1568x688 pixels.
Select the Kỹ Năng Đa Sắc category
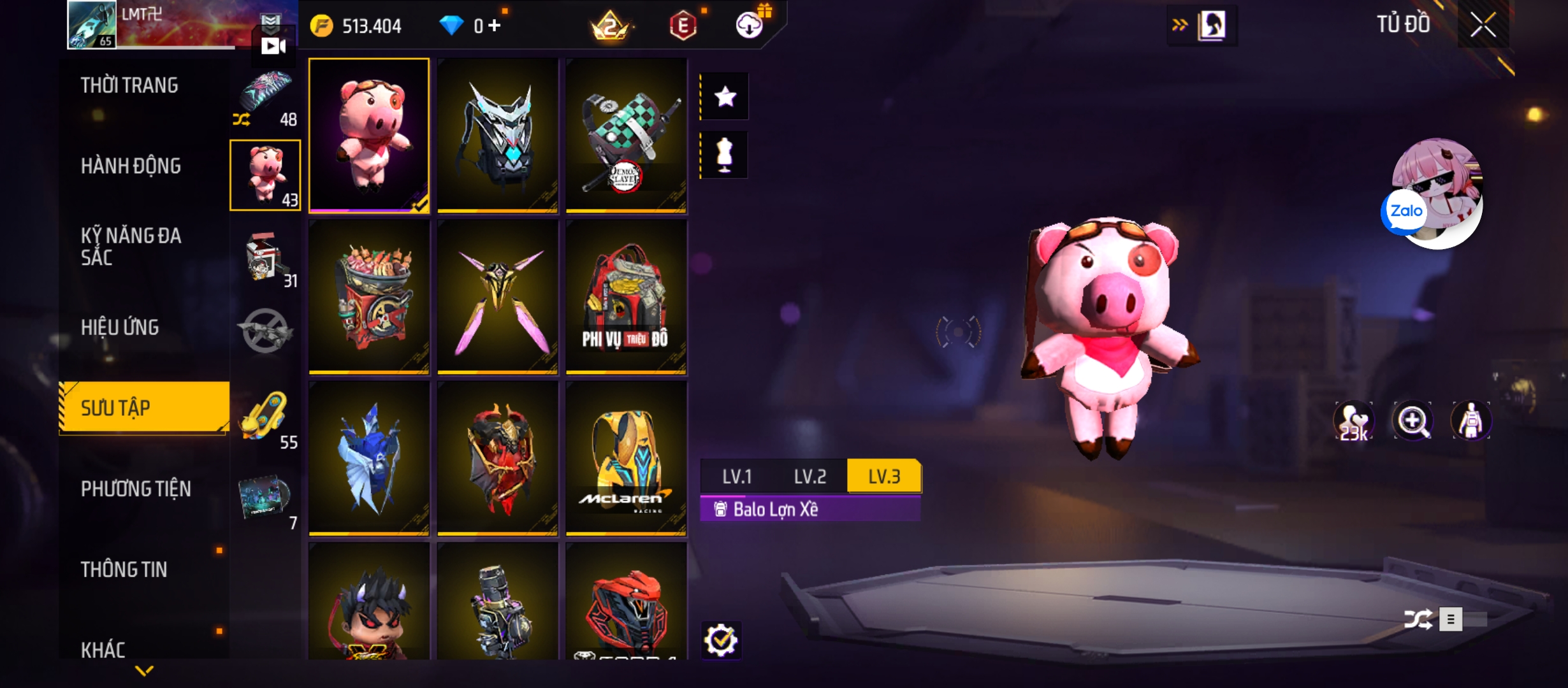coord(131,247)
